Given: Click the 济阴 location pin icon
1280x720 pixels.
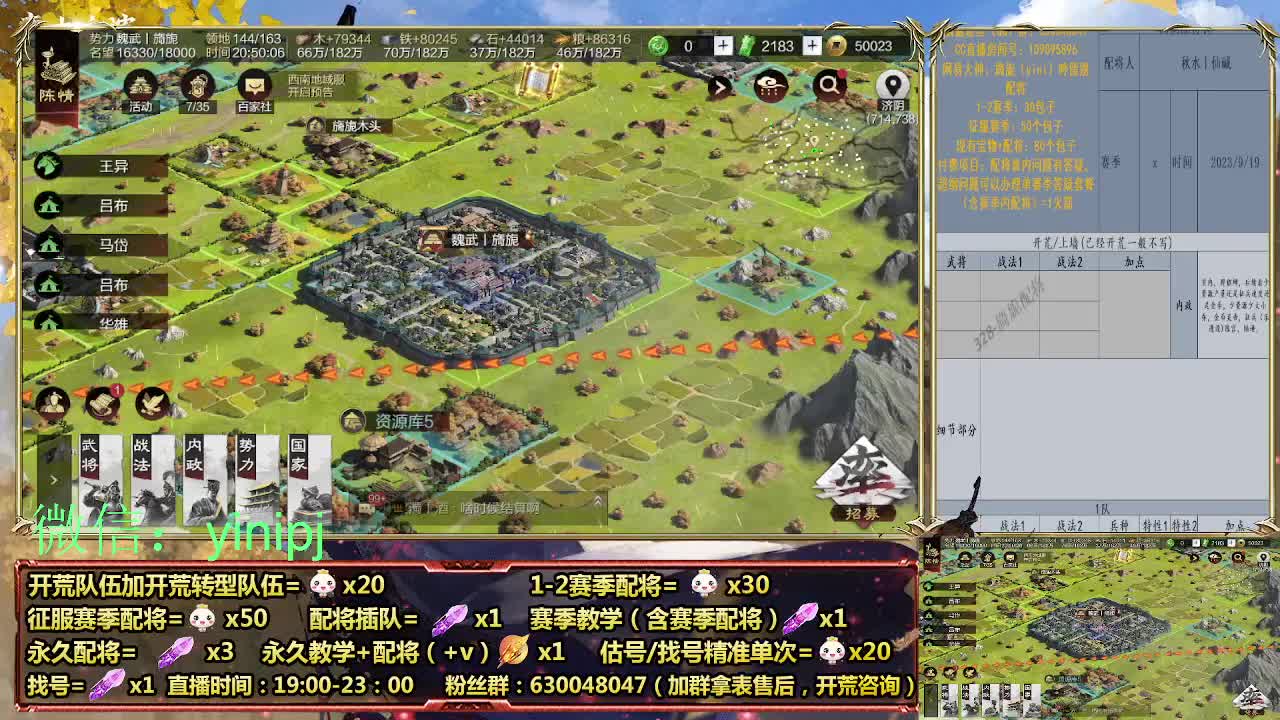Looking at the screenshot, I should coord(891,85).
